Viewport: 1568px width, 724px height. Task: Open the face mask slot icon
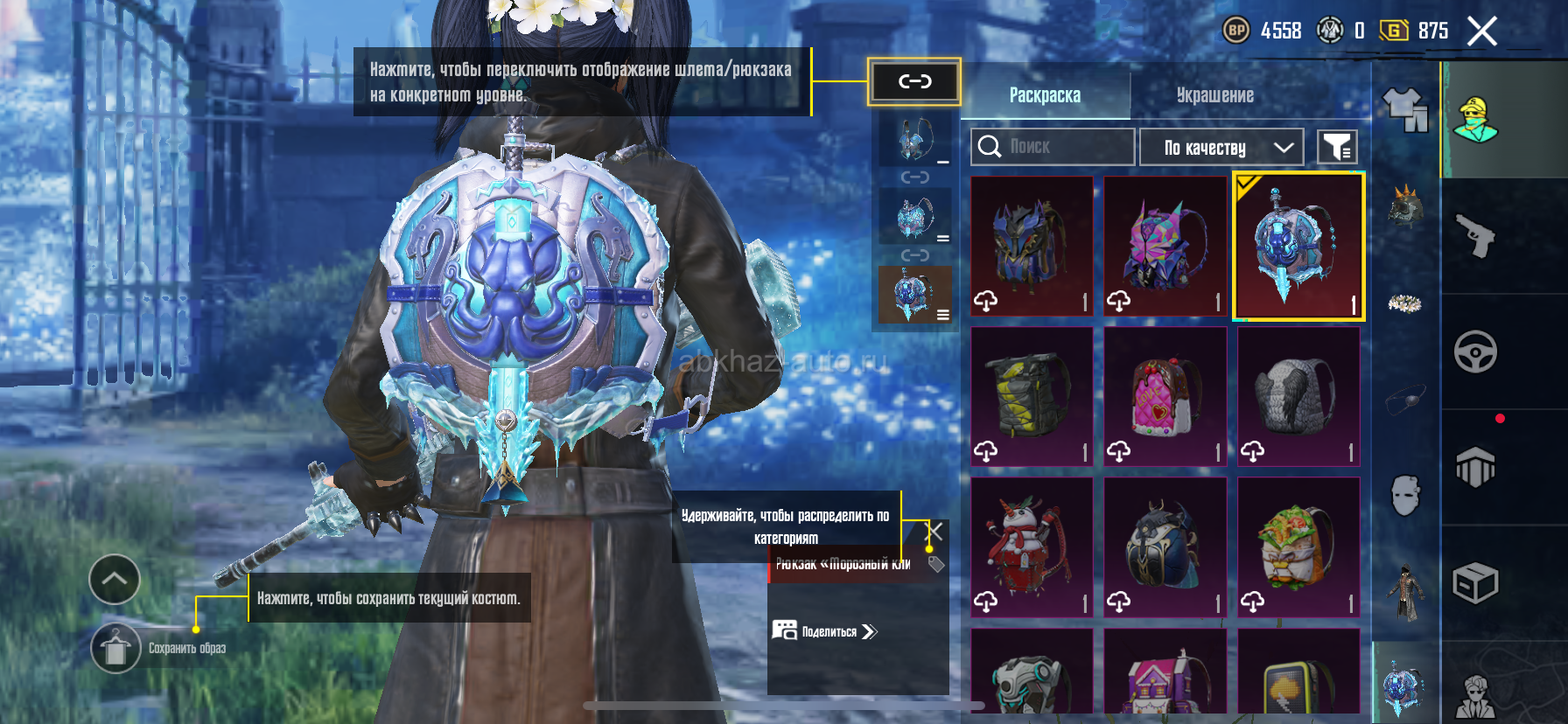click(1405, 496)
